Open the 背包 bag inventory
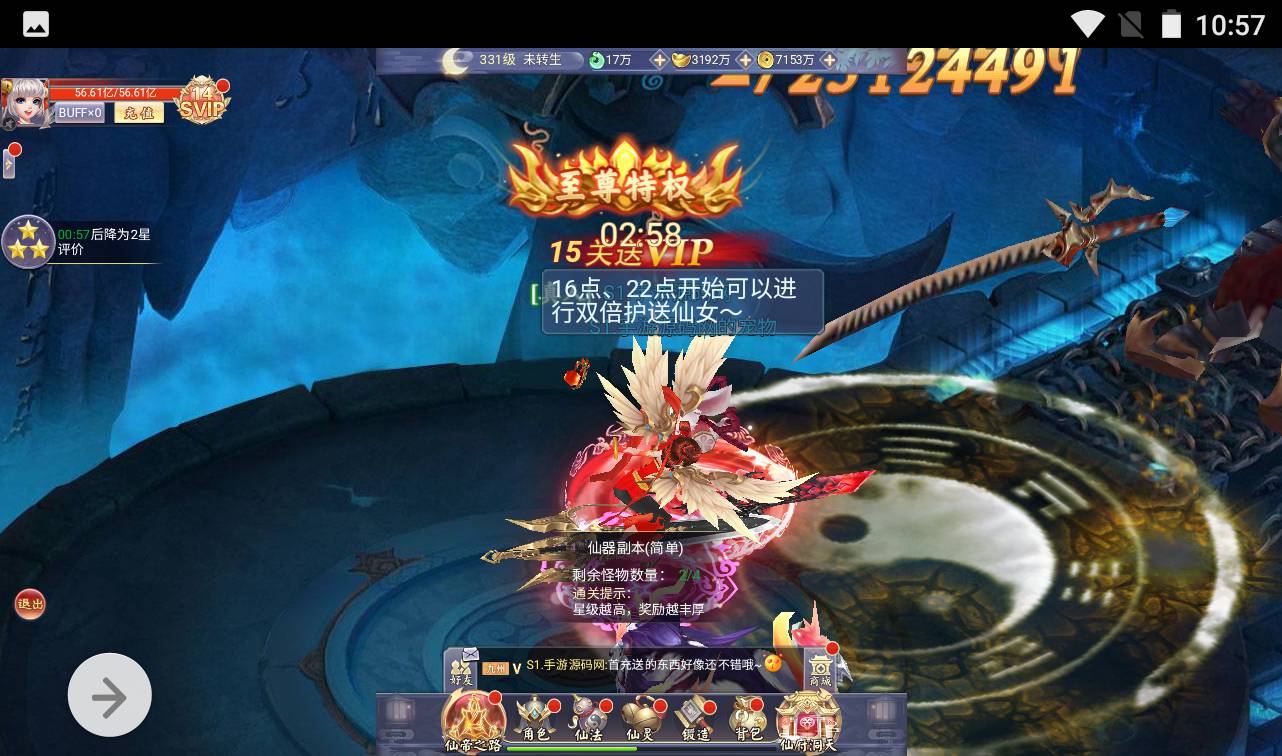 click(x=747, y=719)
